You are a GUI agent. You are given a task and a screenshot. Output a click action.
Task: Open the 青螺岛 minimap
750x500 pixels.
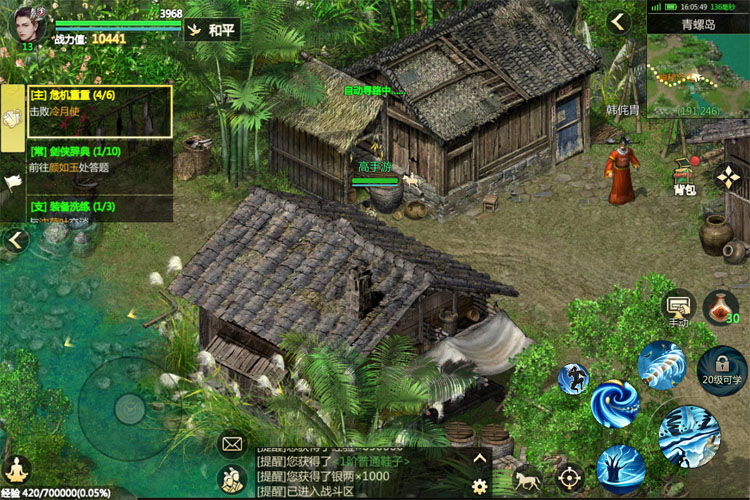coord(697,68)
